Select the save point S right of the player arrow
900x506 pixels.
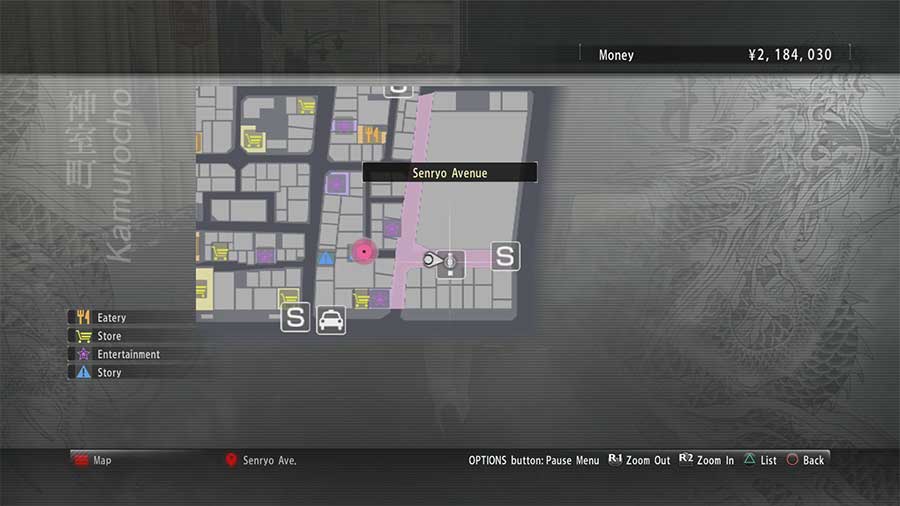[x=505, y=256]
